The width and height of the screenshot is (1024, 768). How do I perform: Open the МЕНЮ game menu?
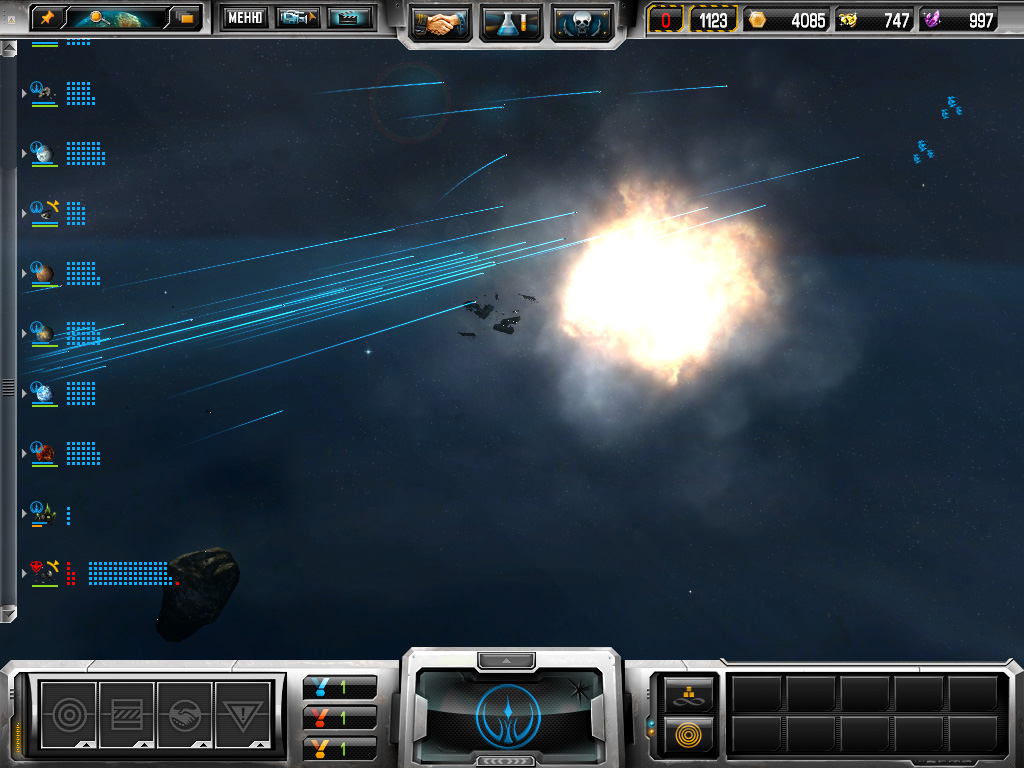pyautogui.click(x=245, y=17)
